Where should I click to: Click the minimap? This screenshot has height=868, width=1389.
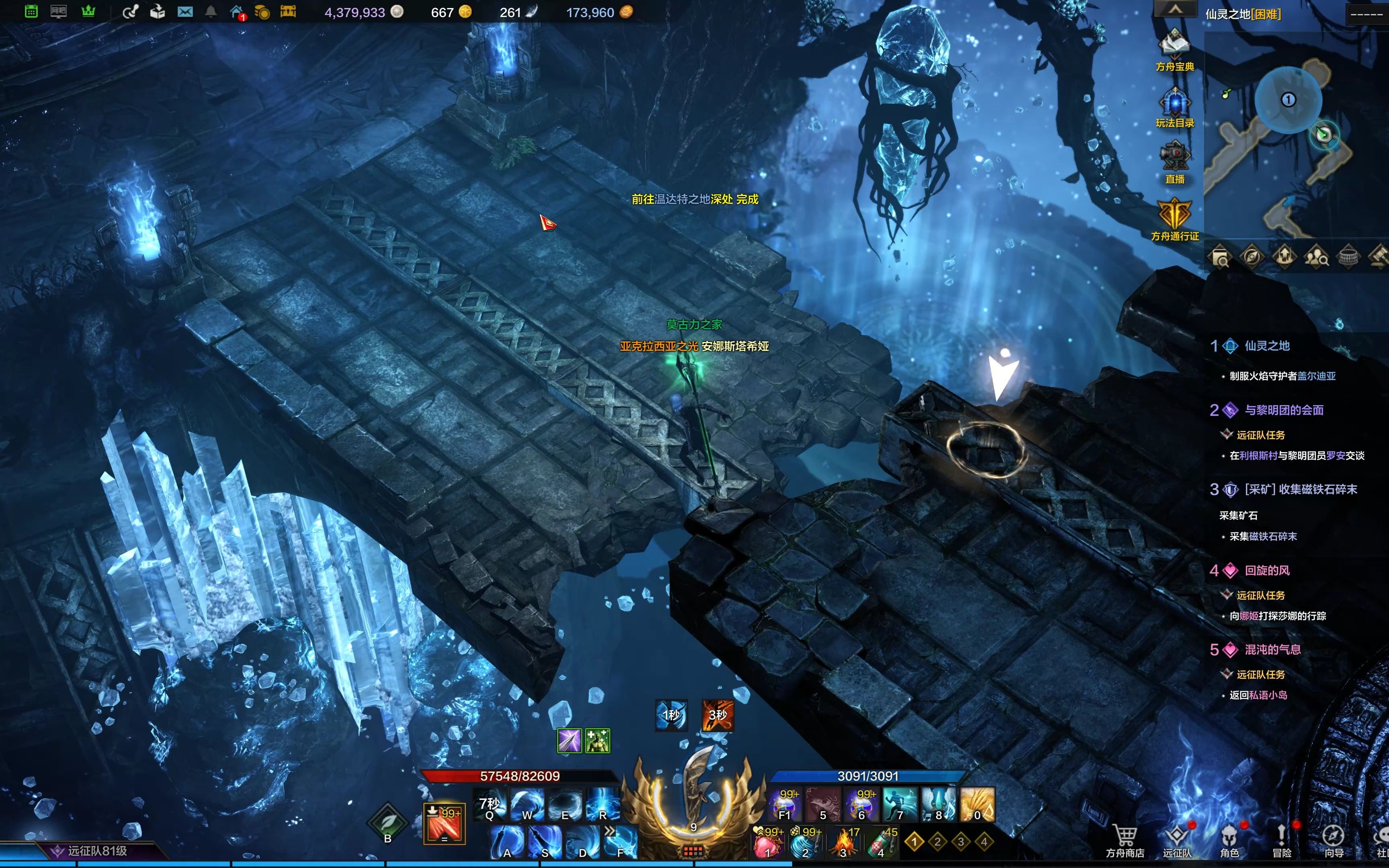pos(1291,138)
